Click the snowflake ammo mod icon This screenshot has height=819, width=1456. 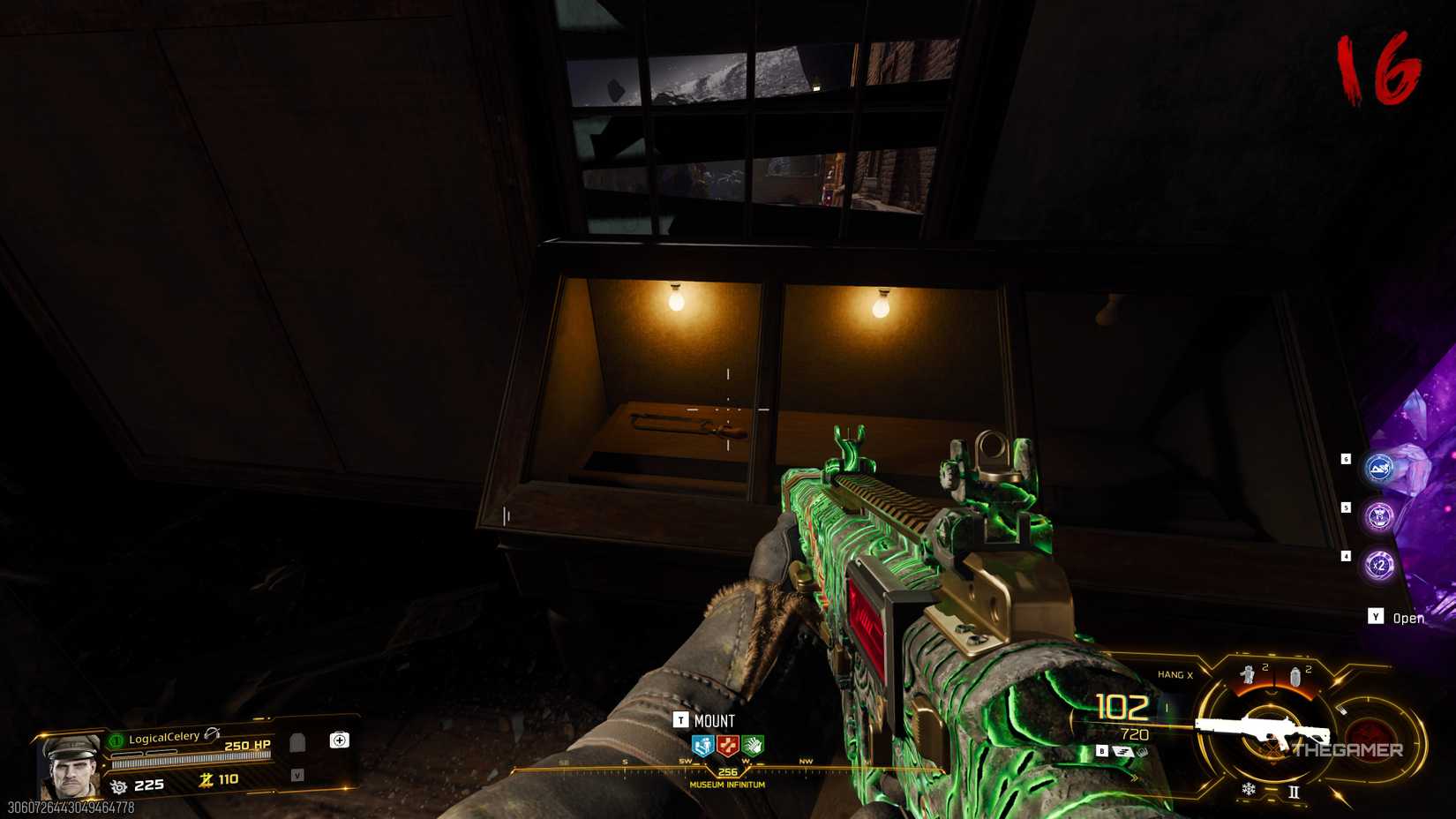[1250, 790]
